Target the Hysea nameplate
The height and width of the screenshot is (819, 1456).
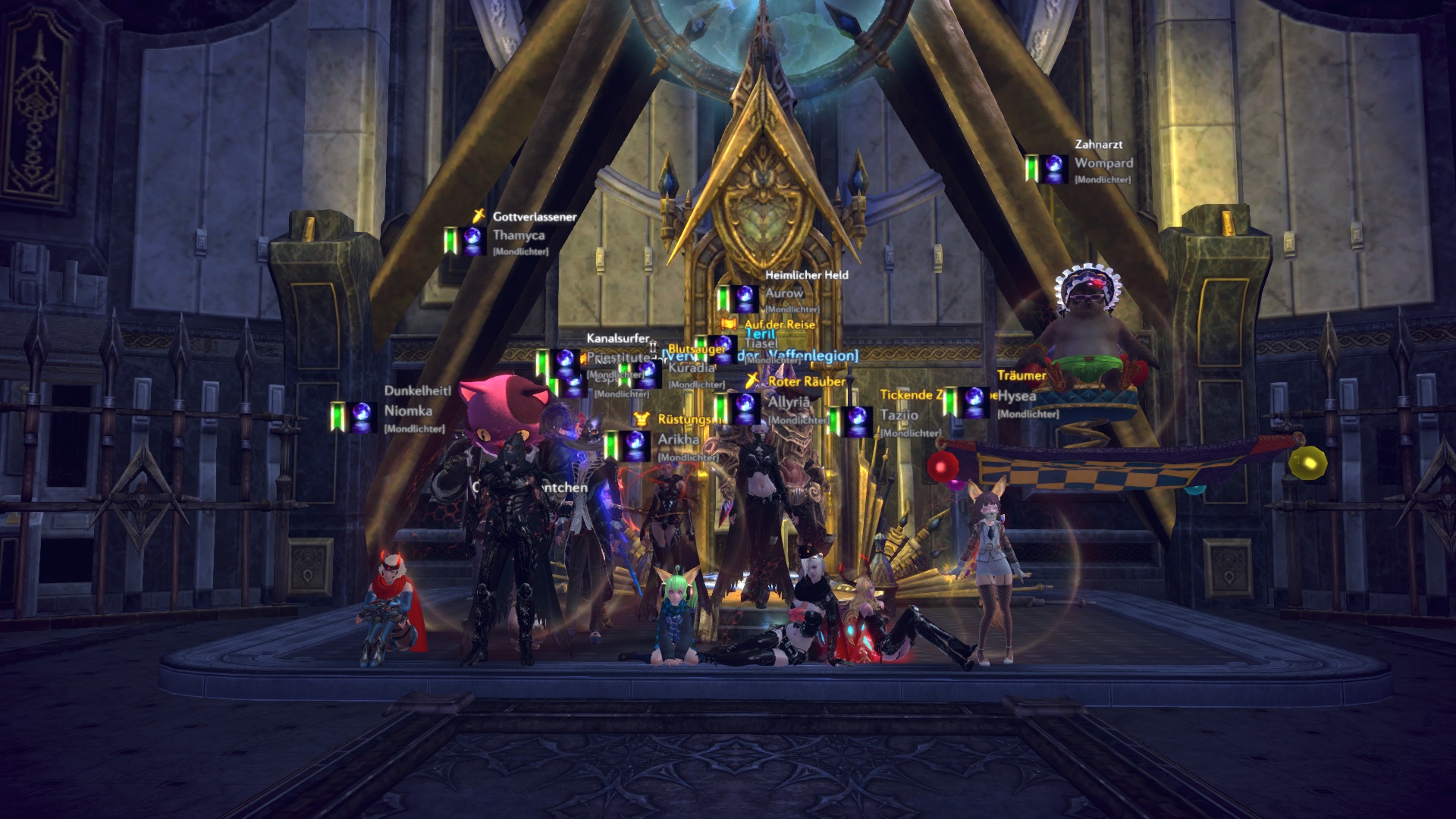[1017, 397]
